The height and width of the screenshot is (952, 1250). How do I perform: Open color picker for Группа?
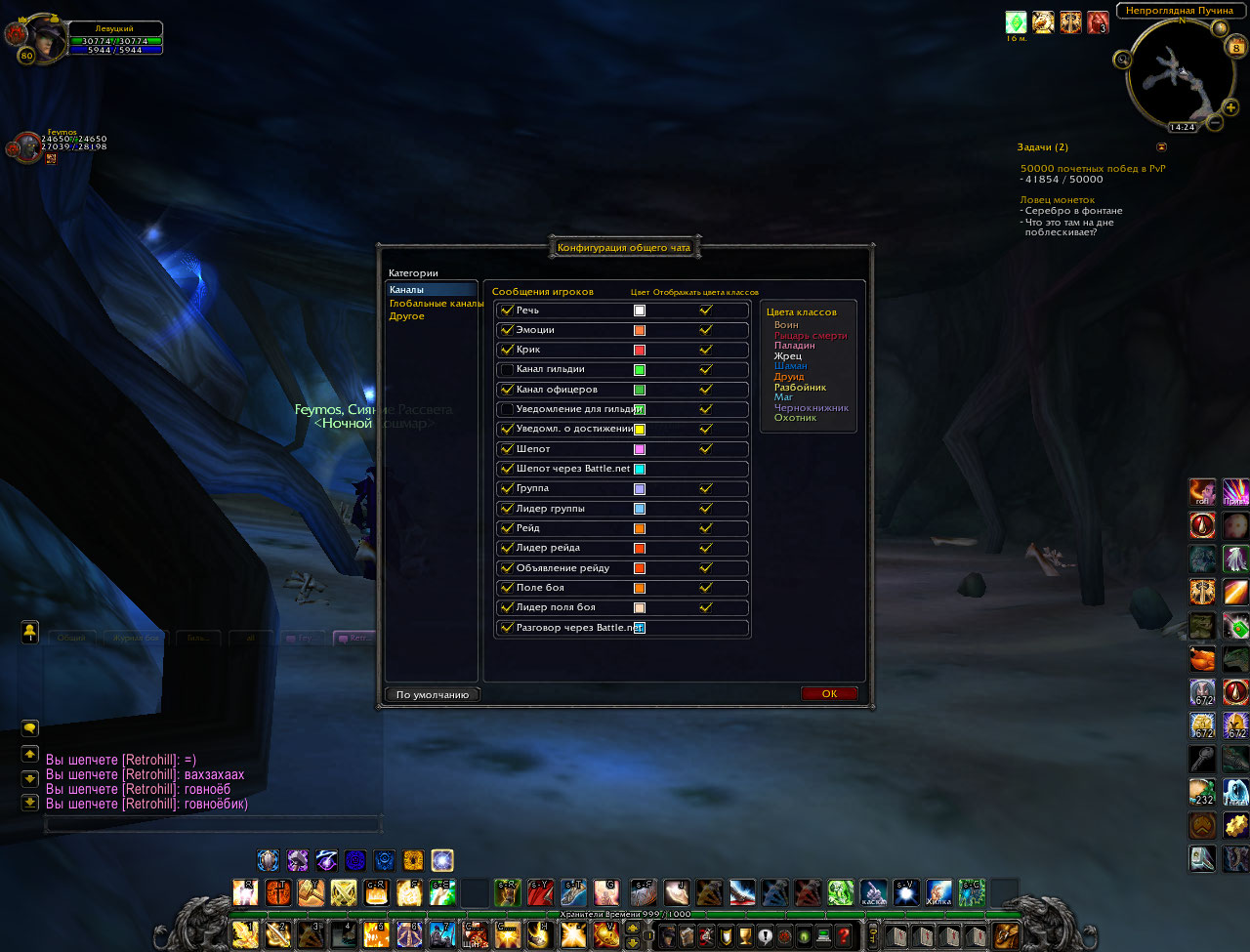(640, 489)
